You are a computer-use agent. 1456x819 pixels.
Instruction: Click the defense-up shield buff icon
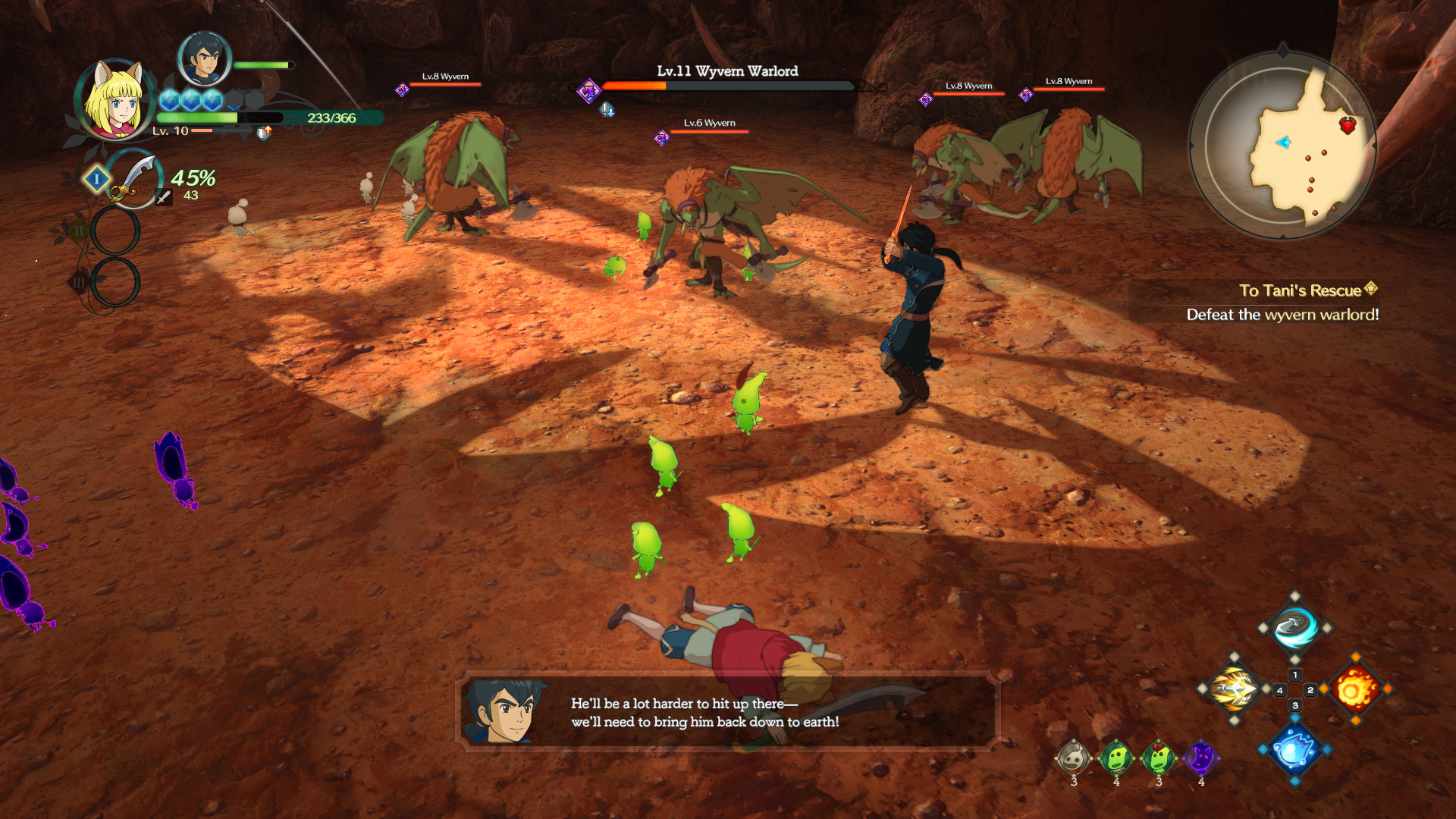pyautogui.click(x=263, y=133)
